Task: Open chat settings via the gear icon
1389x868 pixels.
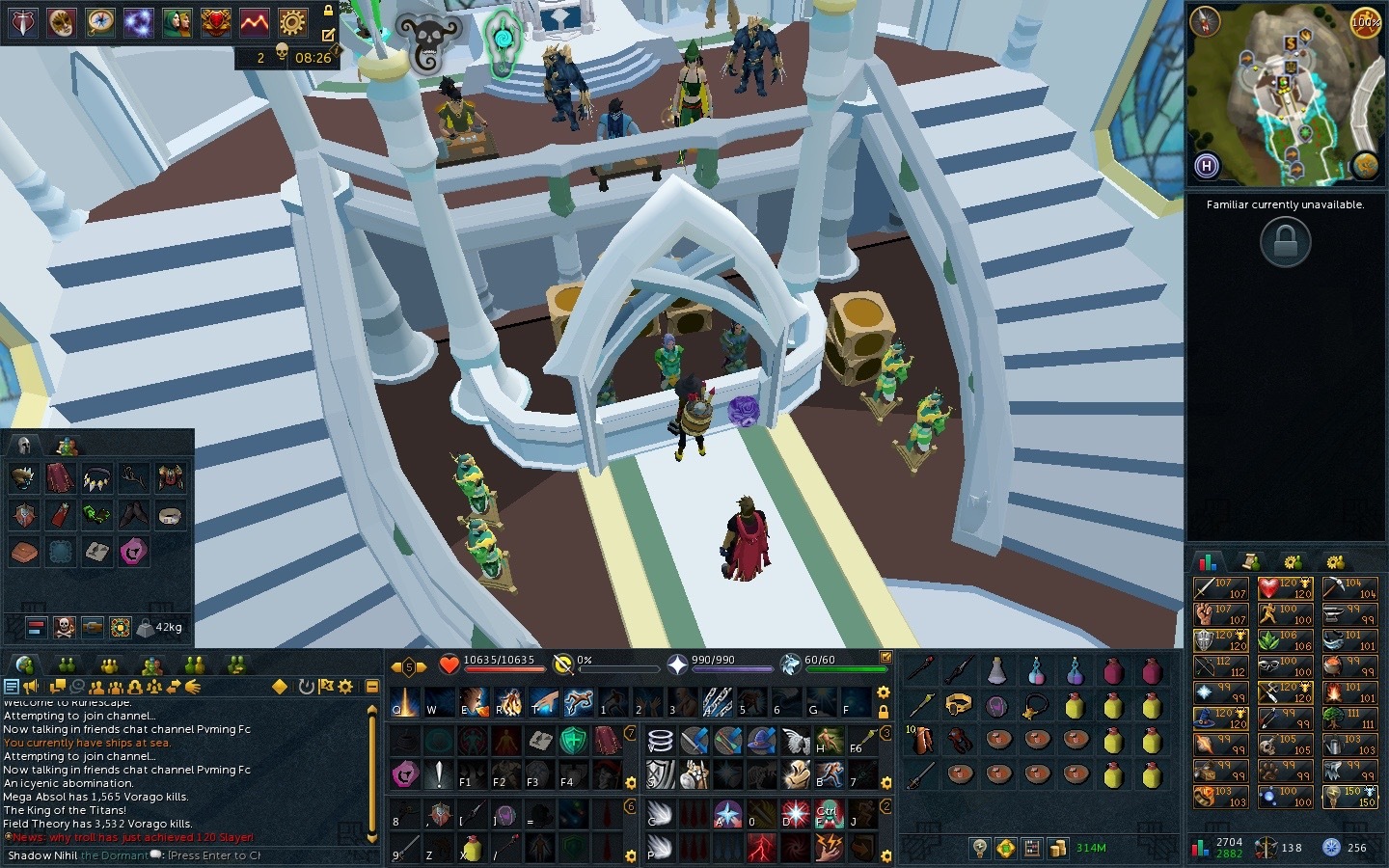Action: click(345, 687)
